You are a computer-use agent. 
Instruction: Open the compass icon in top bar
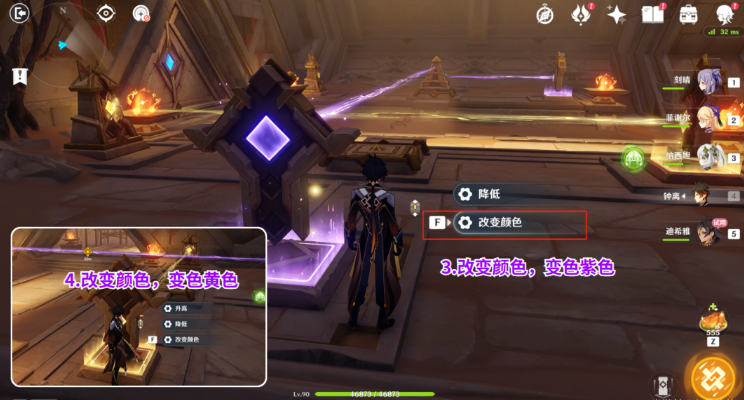tap(545, 14)
